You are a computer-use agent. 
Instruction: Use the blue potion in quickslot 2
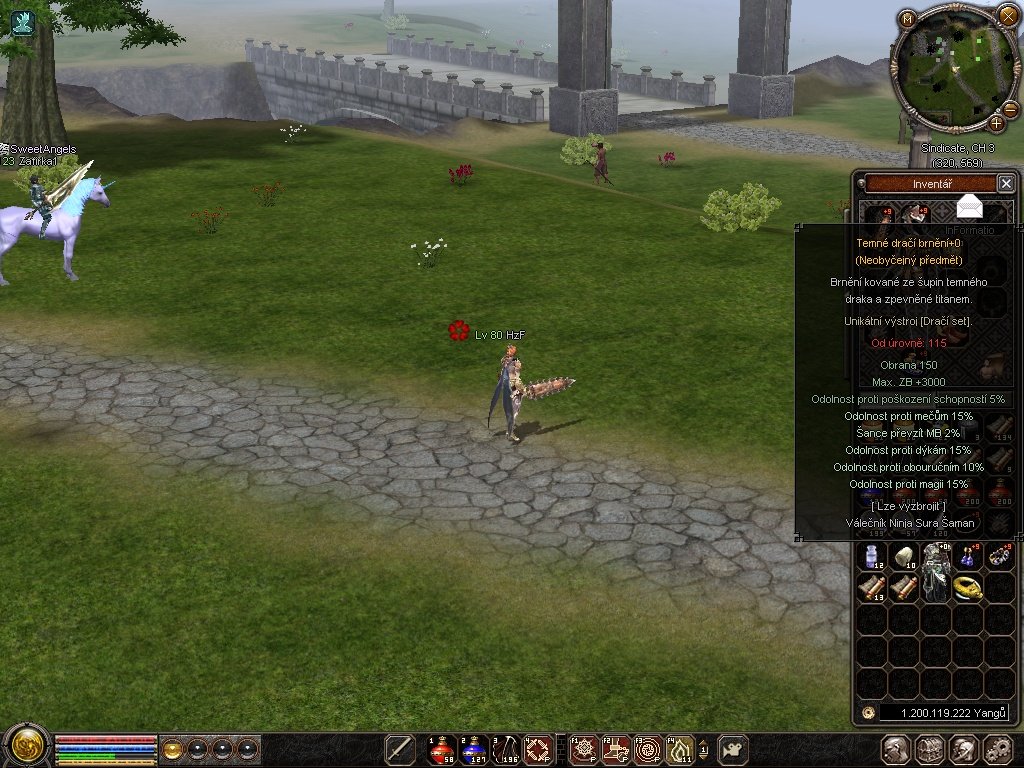[x=474, y=749]
